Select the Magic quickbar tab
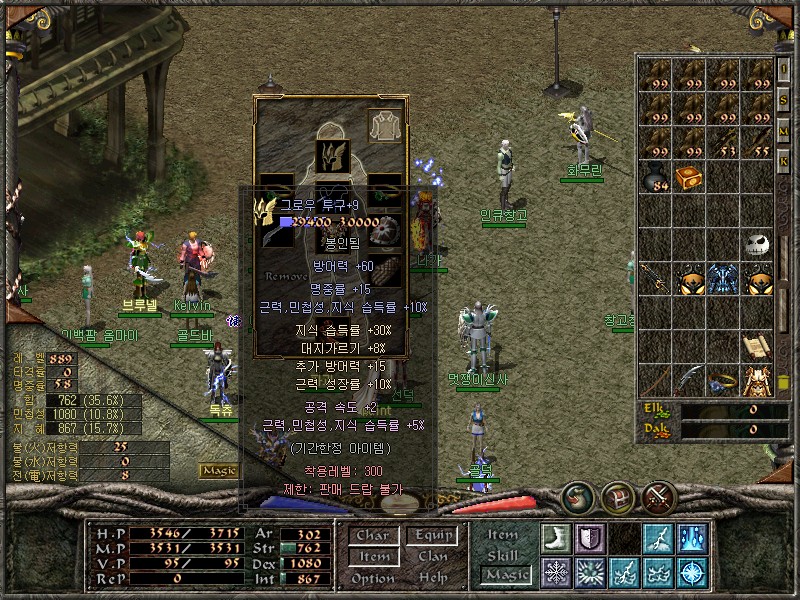 click(x=504, y=574)
